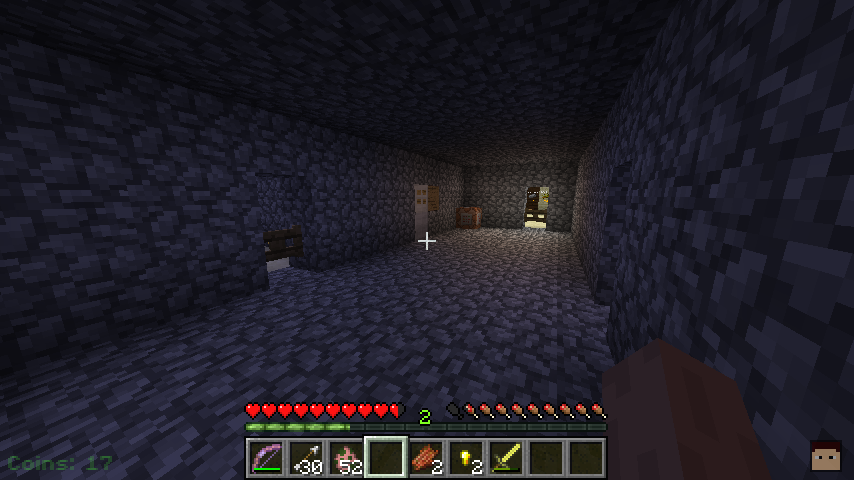The width and height of the screenshot is (854, 480).
Task: Choose the yellow torch-like item slot
Action: pos(465,458)
